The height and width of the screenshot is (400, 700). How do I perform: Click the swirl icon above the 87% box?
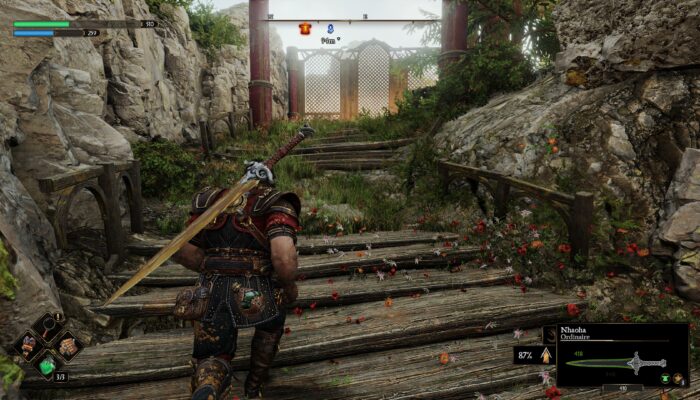549,335
